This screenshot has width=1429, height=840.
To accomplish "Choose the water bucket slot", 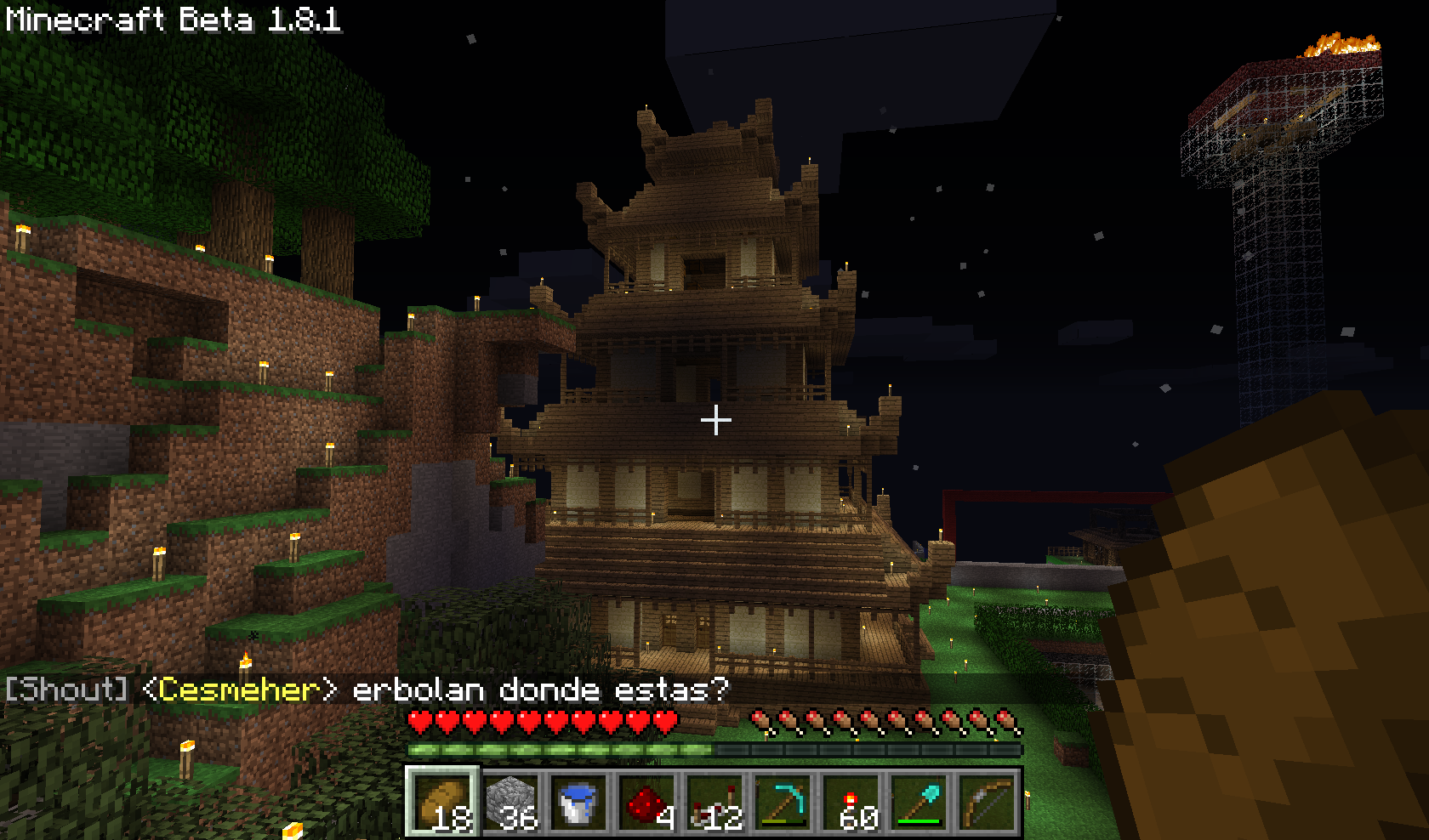I will pos(578,802).
